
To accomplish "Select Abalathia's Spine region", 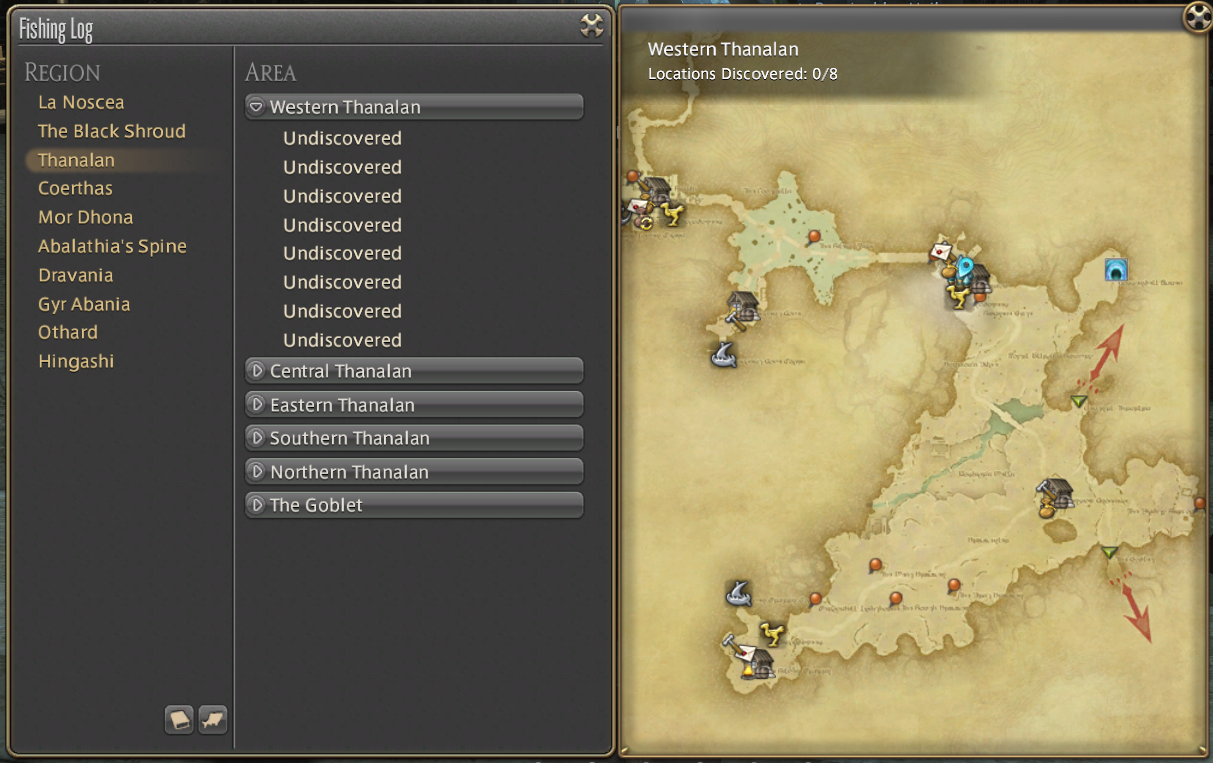I will click(x=112, y=246).
